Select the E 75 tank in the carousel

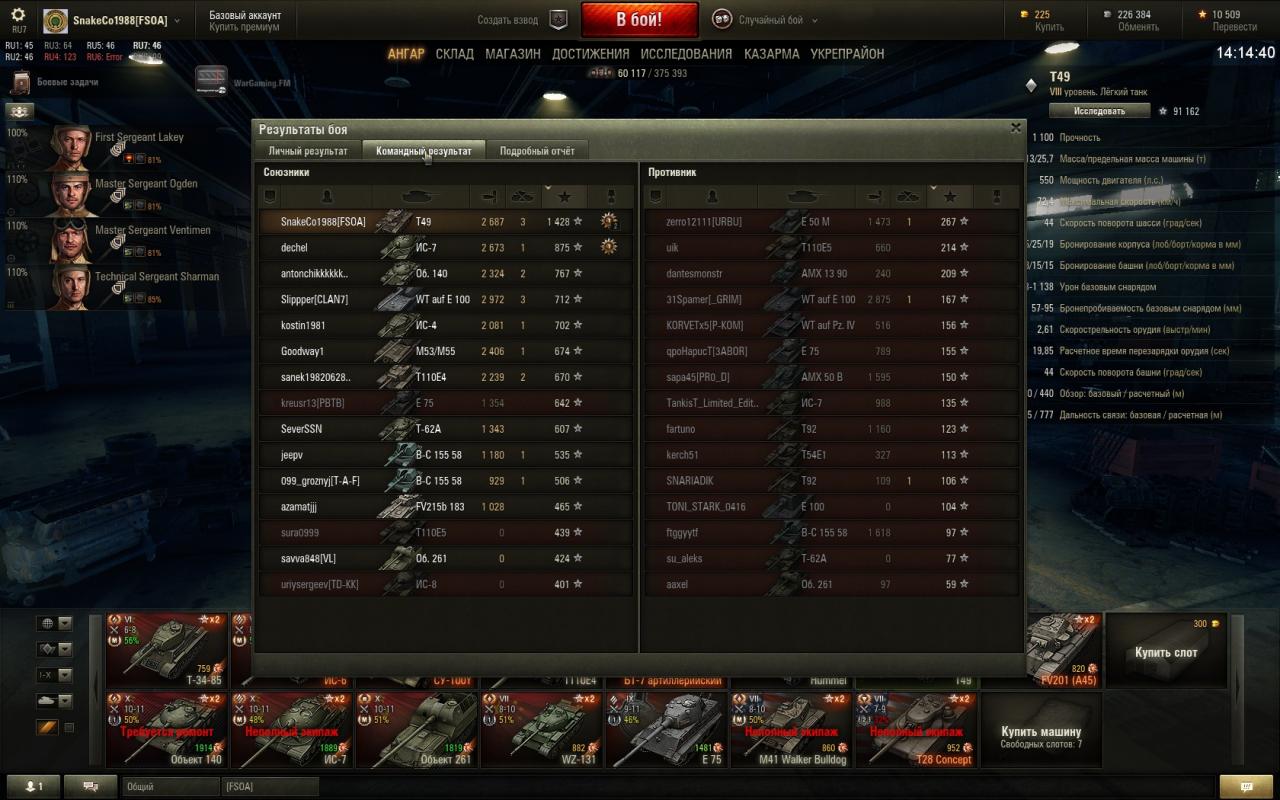pyautogui.click(x=666, y=730)
